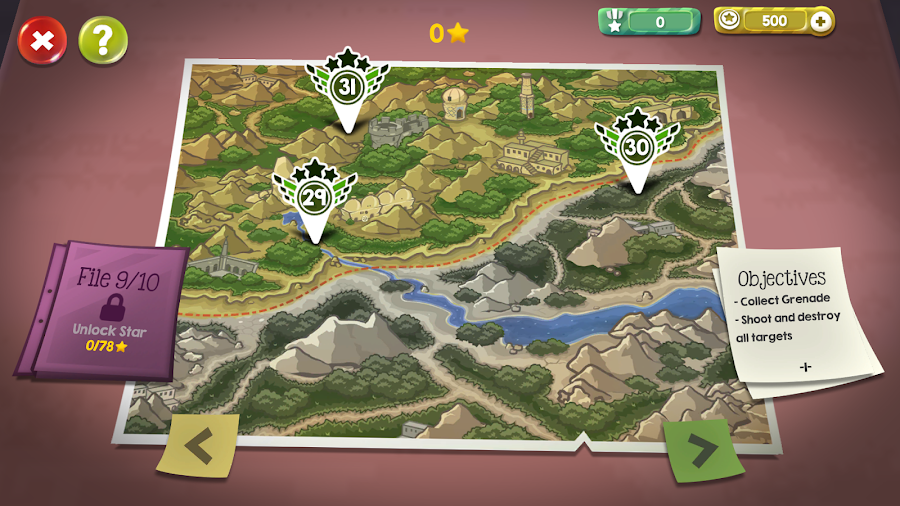Choose level 29 on the map

click(314, 199)
